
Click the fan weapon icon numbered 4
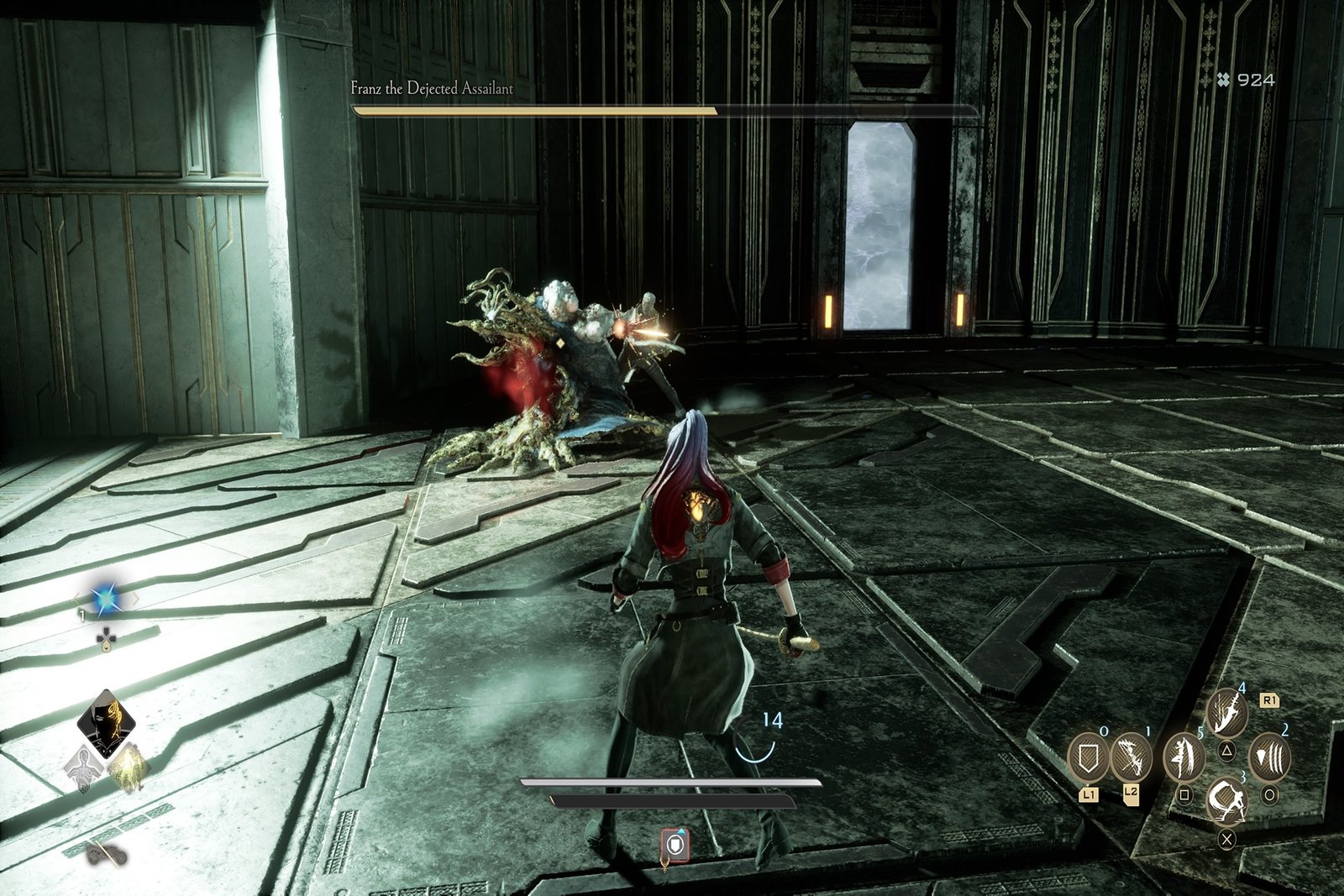pos(1228,711)
